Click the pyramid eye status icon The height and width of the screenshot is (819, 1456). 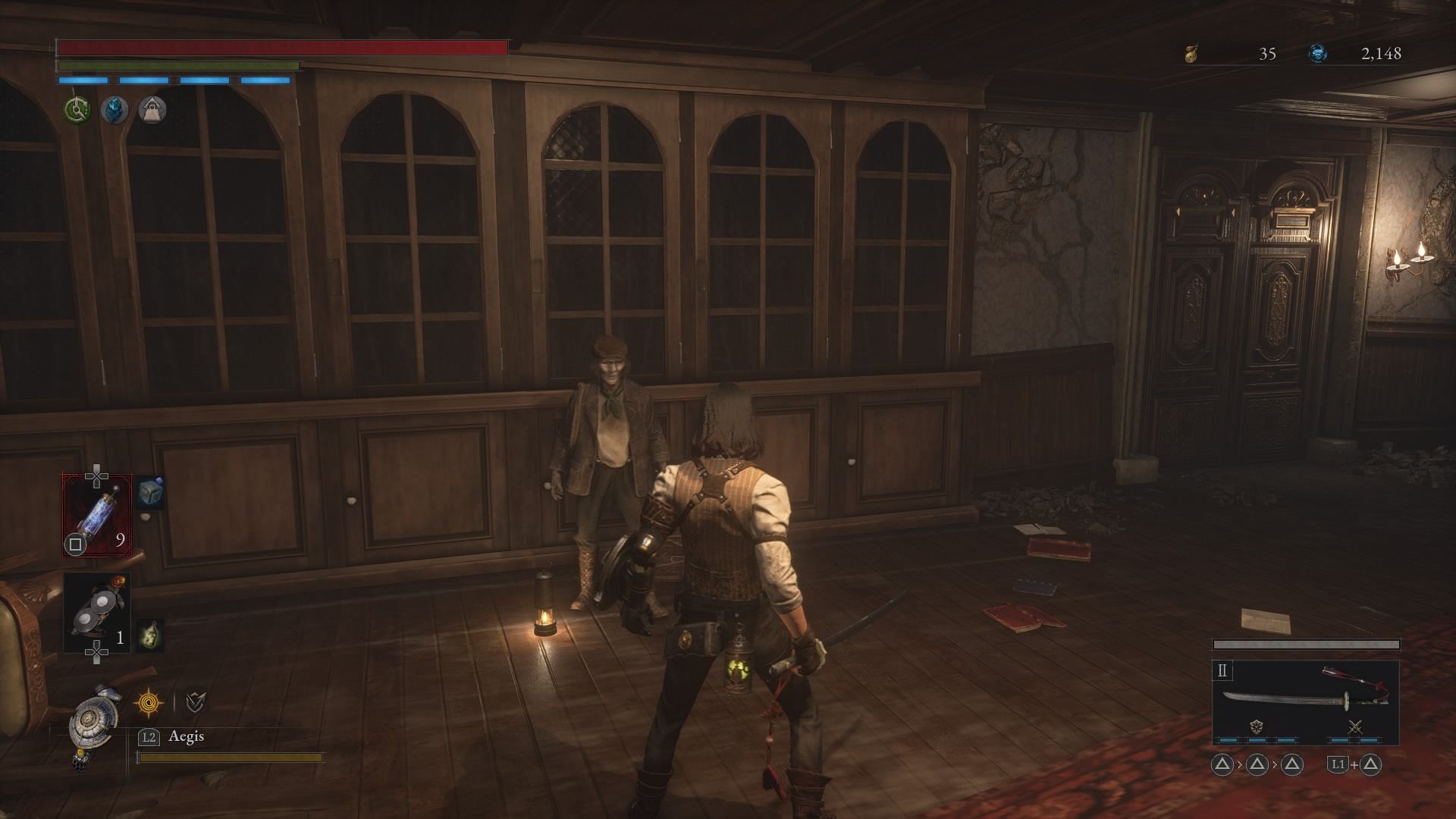(152, 110)
